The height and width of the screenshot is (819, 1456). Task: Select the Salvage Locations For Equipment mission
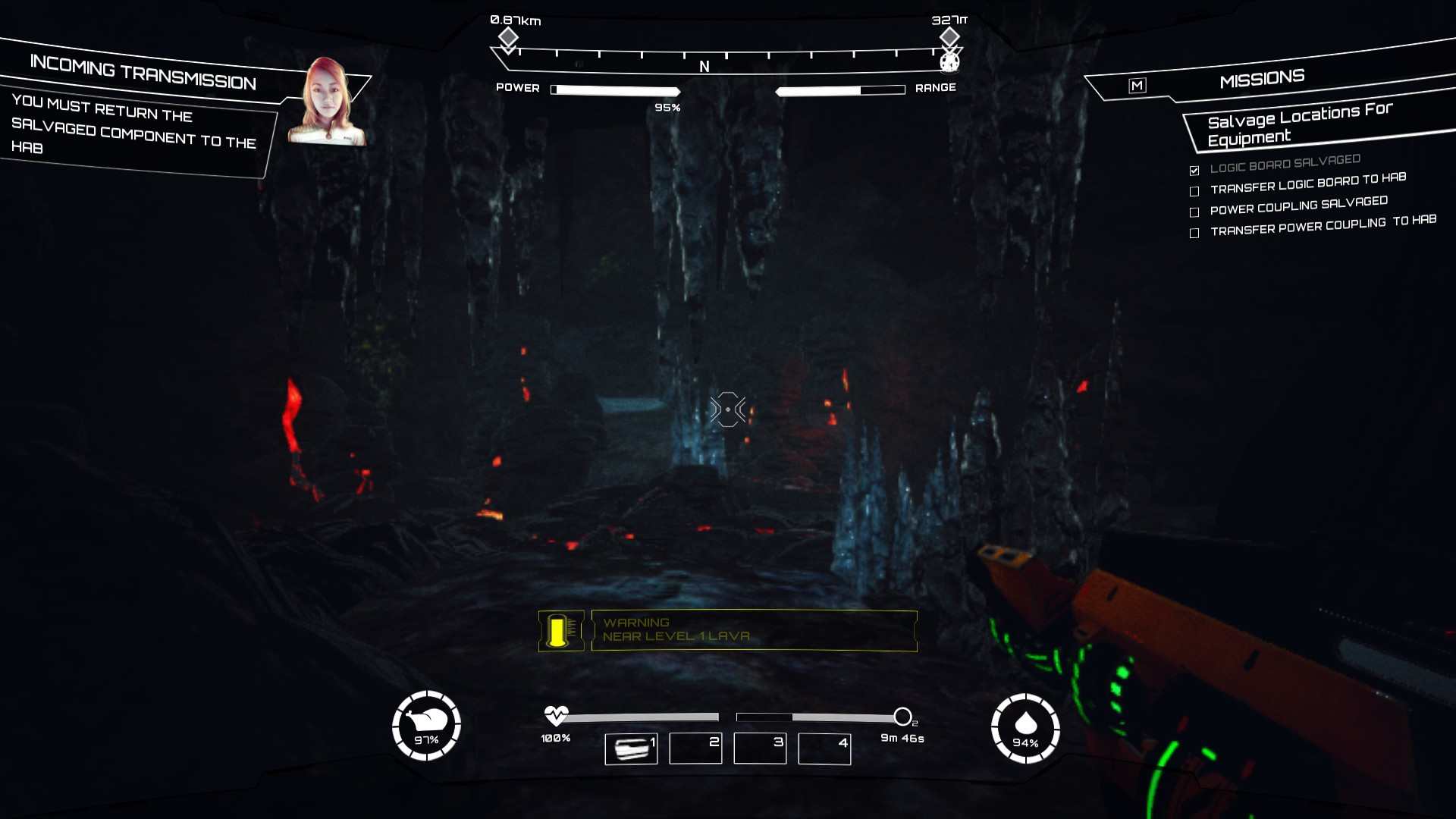1299,124
